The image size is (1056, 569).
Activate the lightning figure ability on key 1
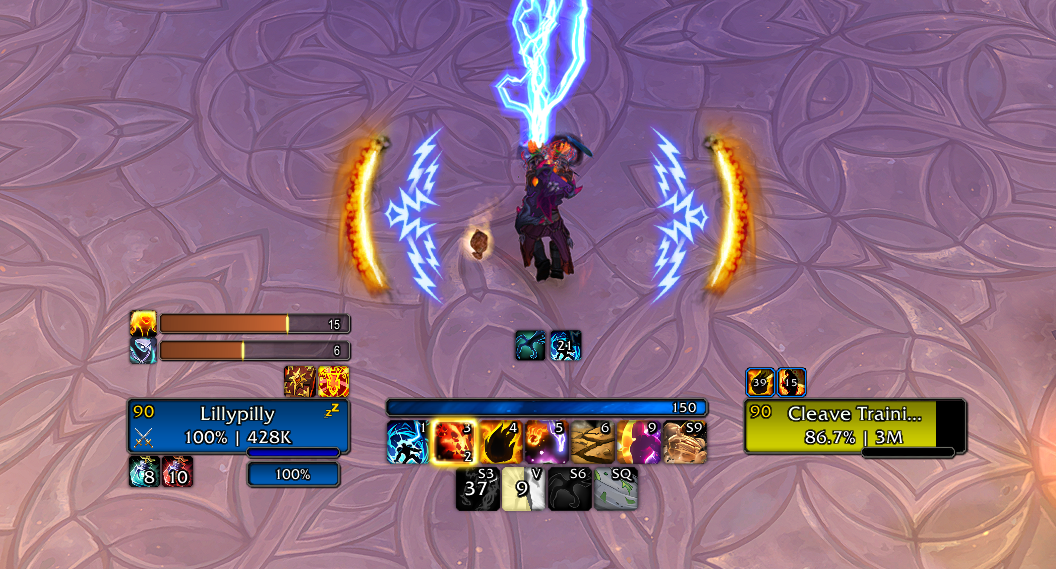click(x=407, y=442)
